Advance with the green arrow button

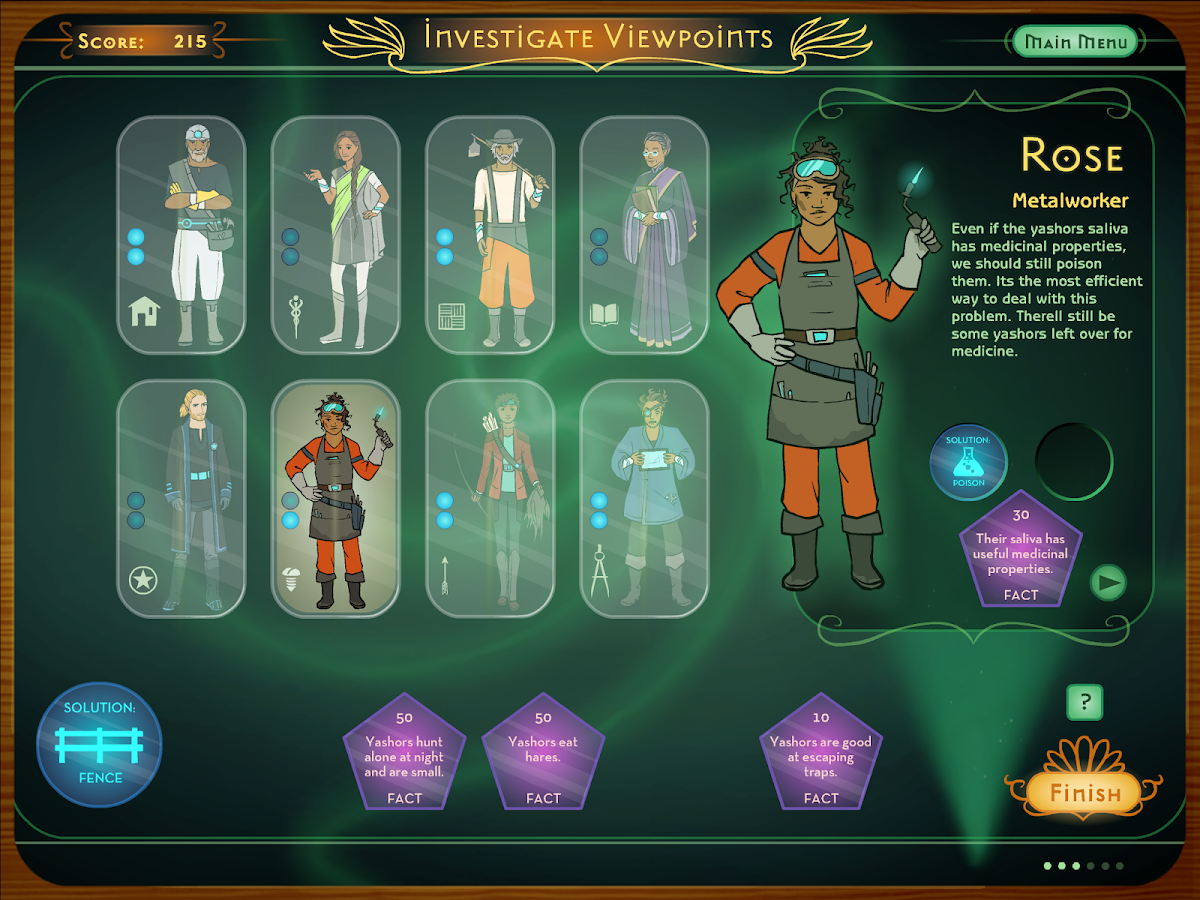pos(1107,582)
